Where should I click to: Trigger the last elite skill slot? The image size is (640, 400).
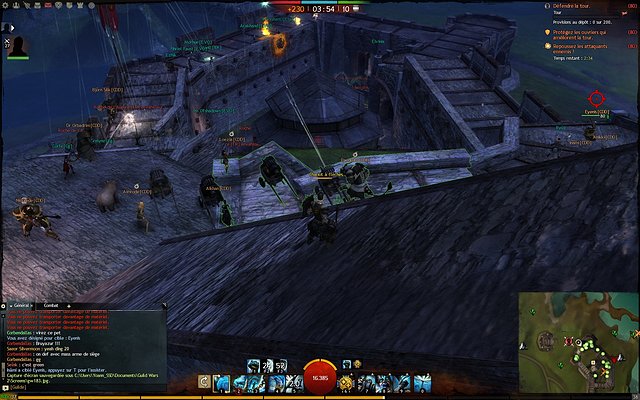pos(424,382)
